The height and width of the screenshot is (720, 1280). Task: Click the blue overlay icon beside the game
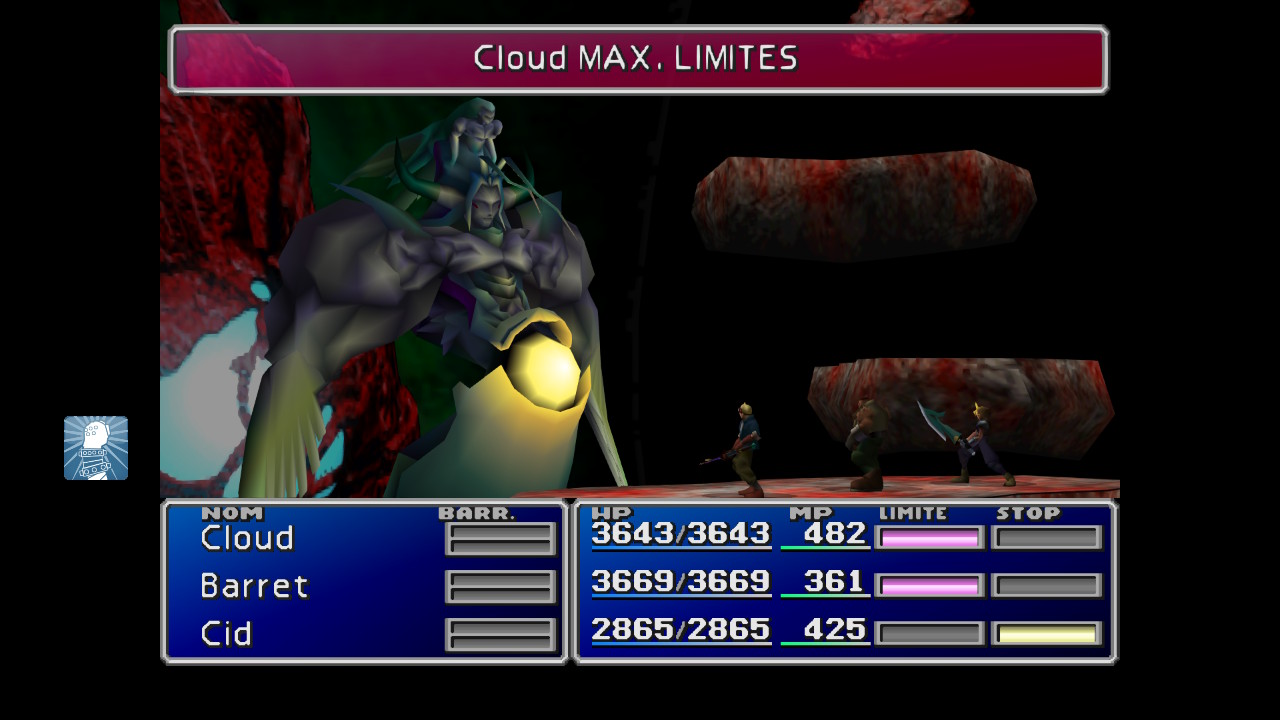point(96,448)
